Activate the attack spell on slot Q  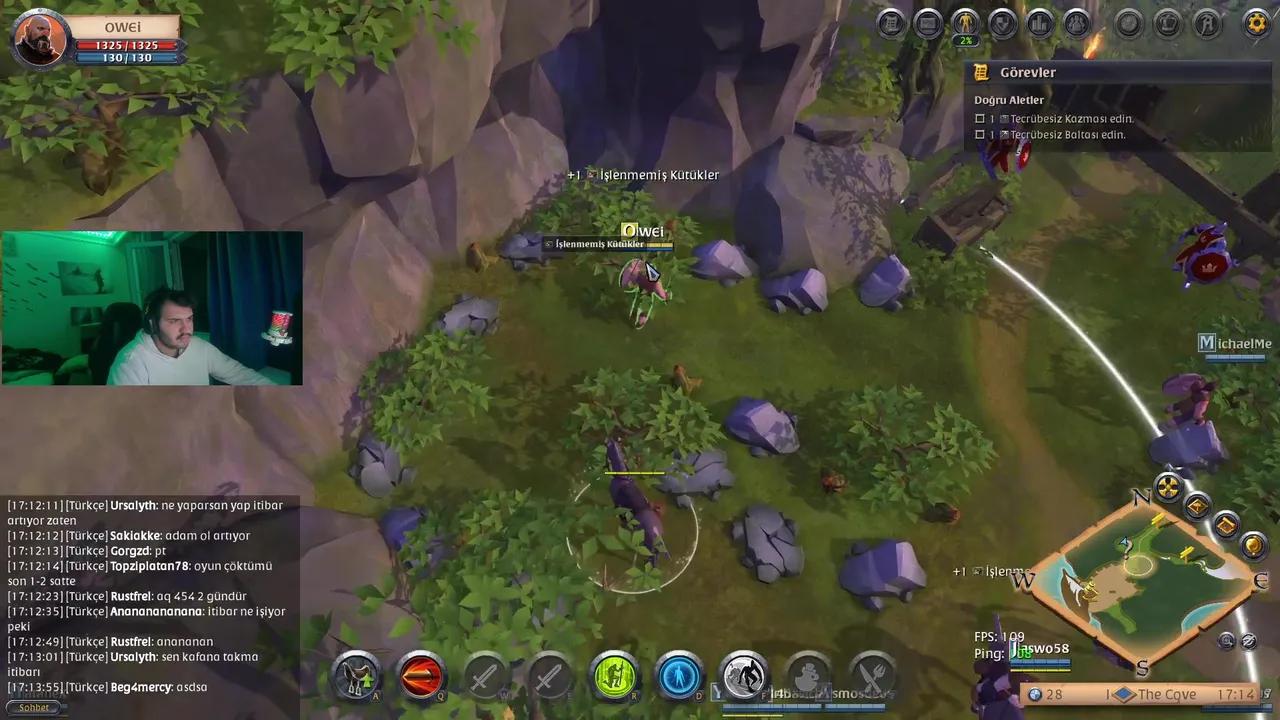pyautogui.click(x=420, y=677)
